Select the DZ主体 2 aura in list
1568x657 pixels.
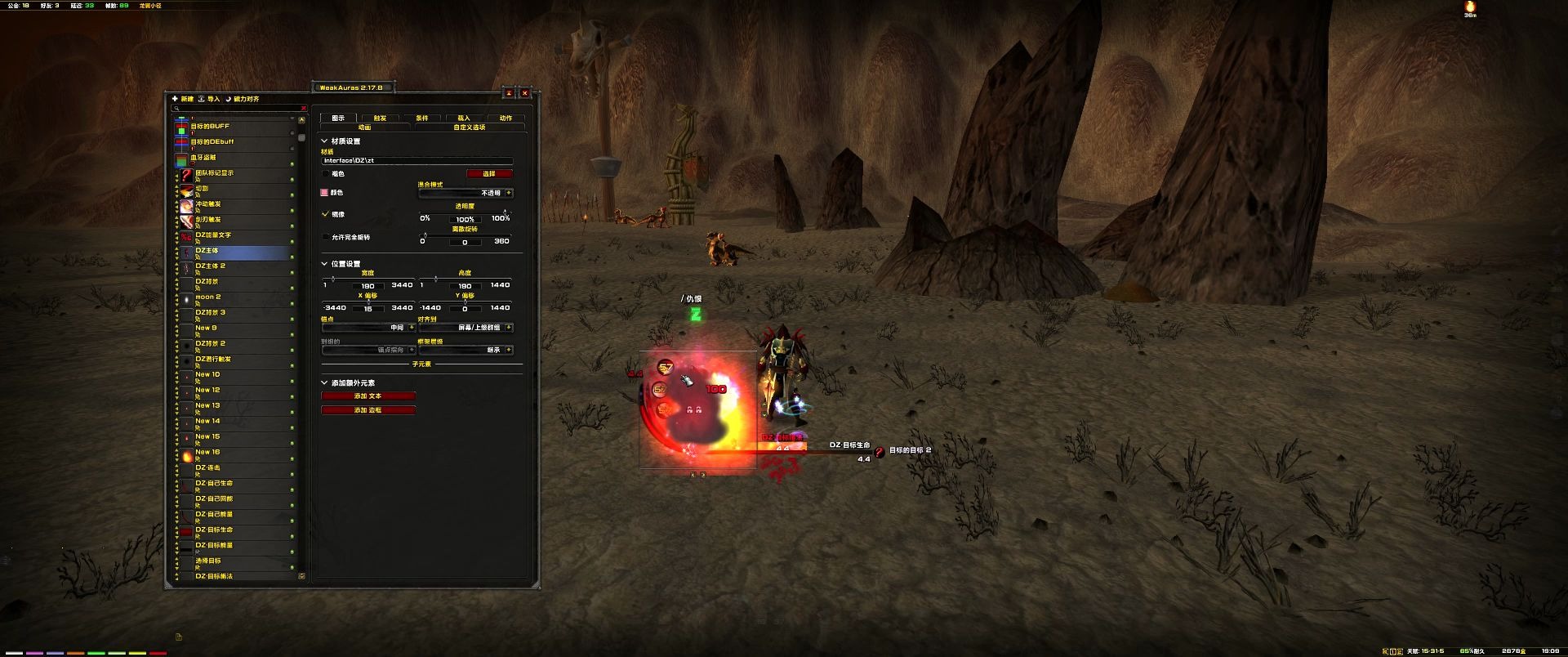coord(237,267)
